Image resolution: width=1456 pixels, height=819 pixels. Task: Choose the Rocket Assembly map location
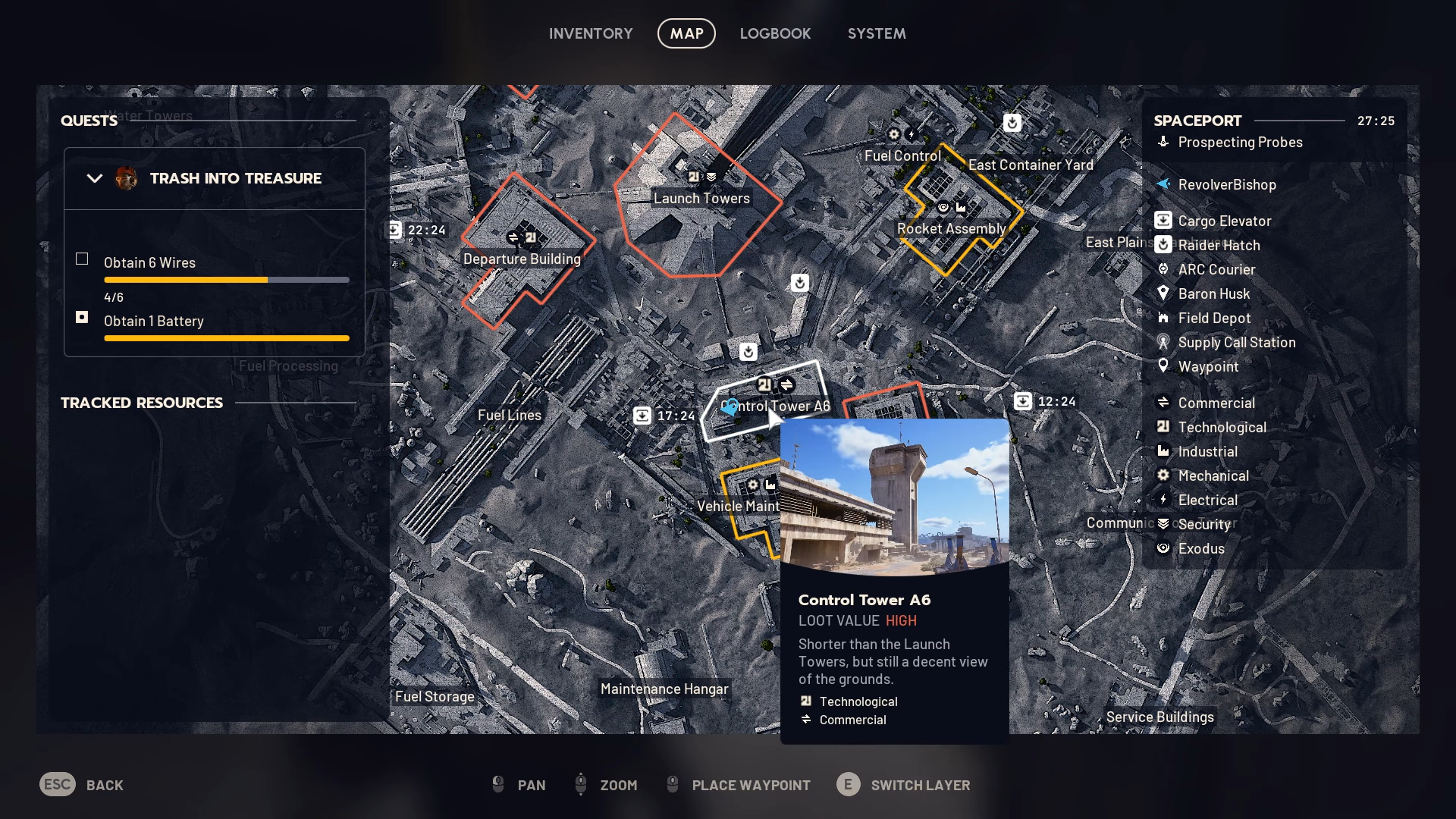[951, 229]
